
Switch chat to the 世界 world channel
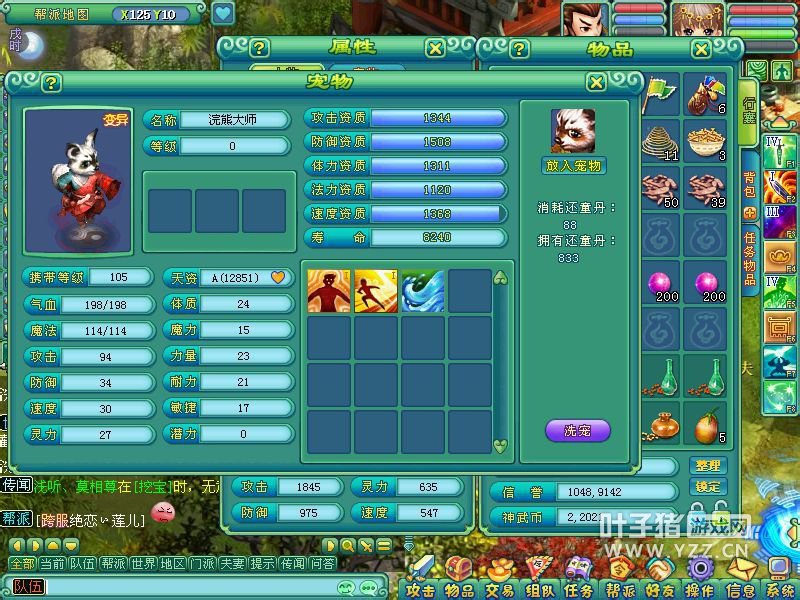coord(143,564)
